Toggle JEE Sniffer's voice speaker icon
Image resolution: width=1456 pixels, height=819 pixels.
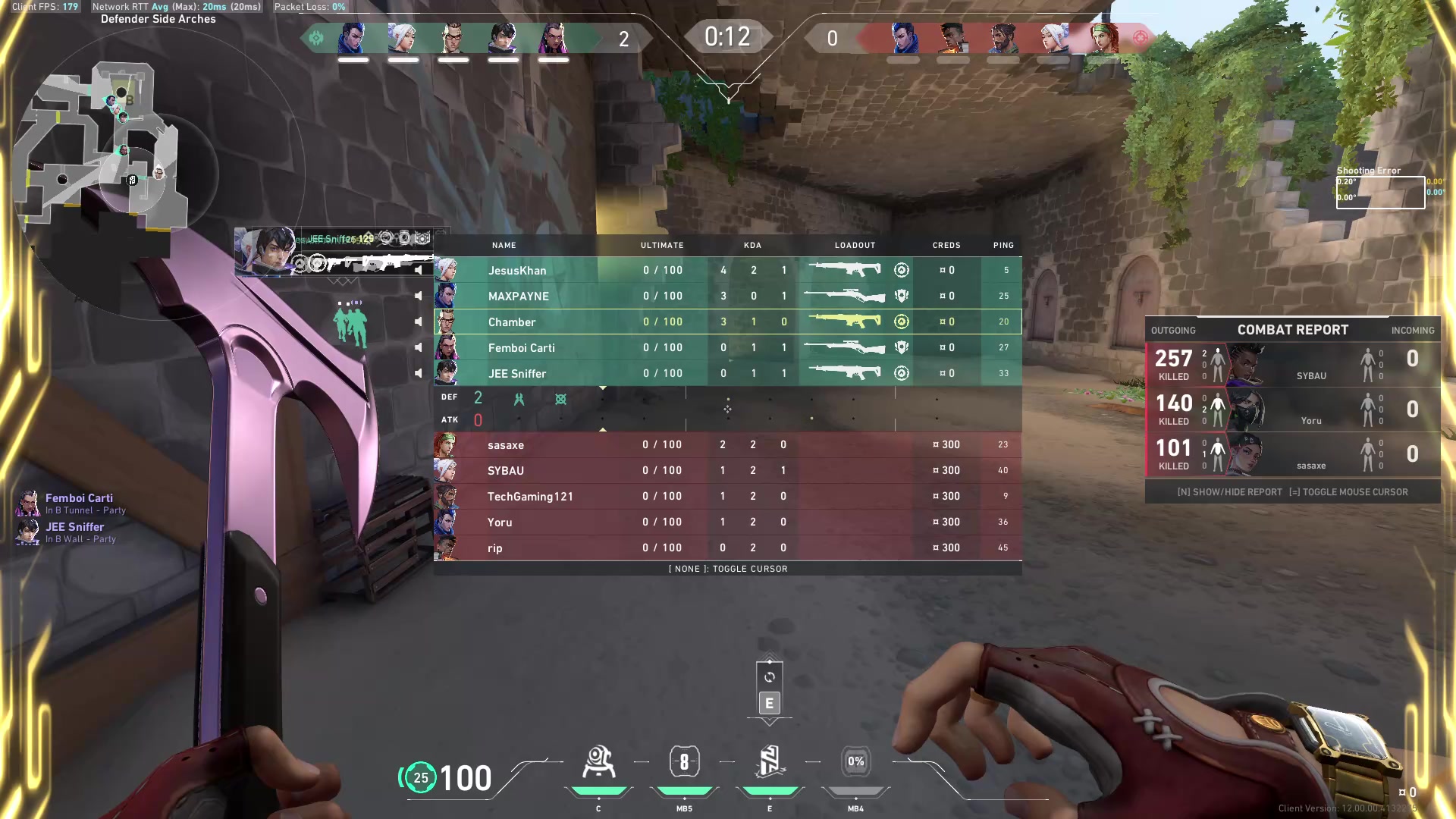(418, 373)
